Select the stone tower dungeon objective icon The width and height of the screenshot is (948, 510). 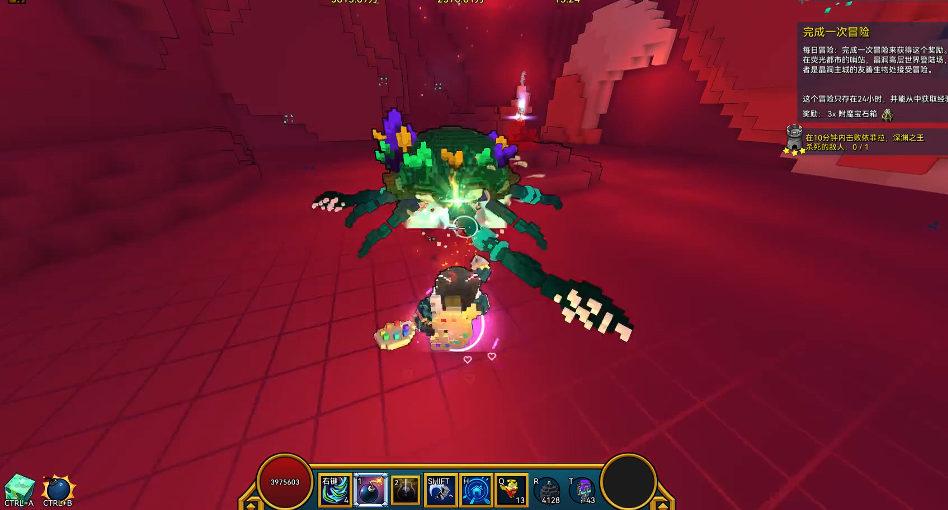[x=795, y=139]
